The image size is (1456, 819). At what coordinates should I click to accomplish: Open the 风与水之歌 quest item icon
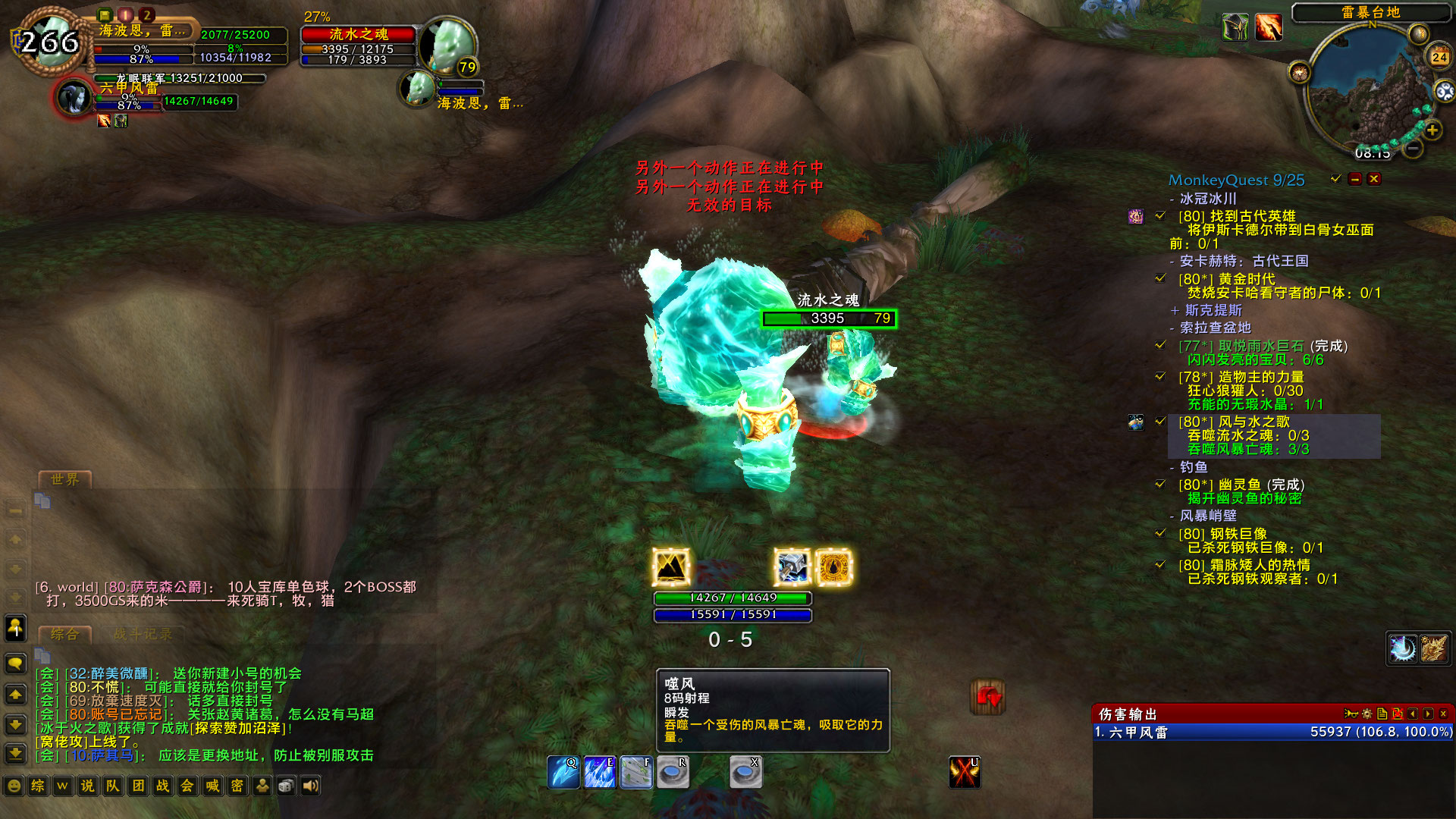(x=1135, y=423)
